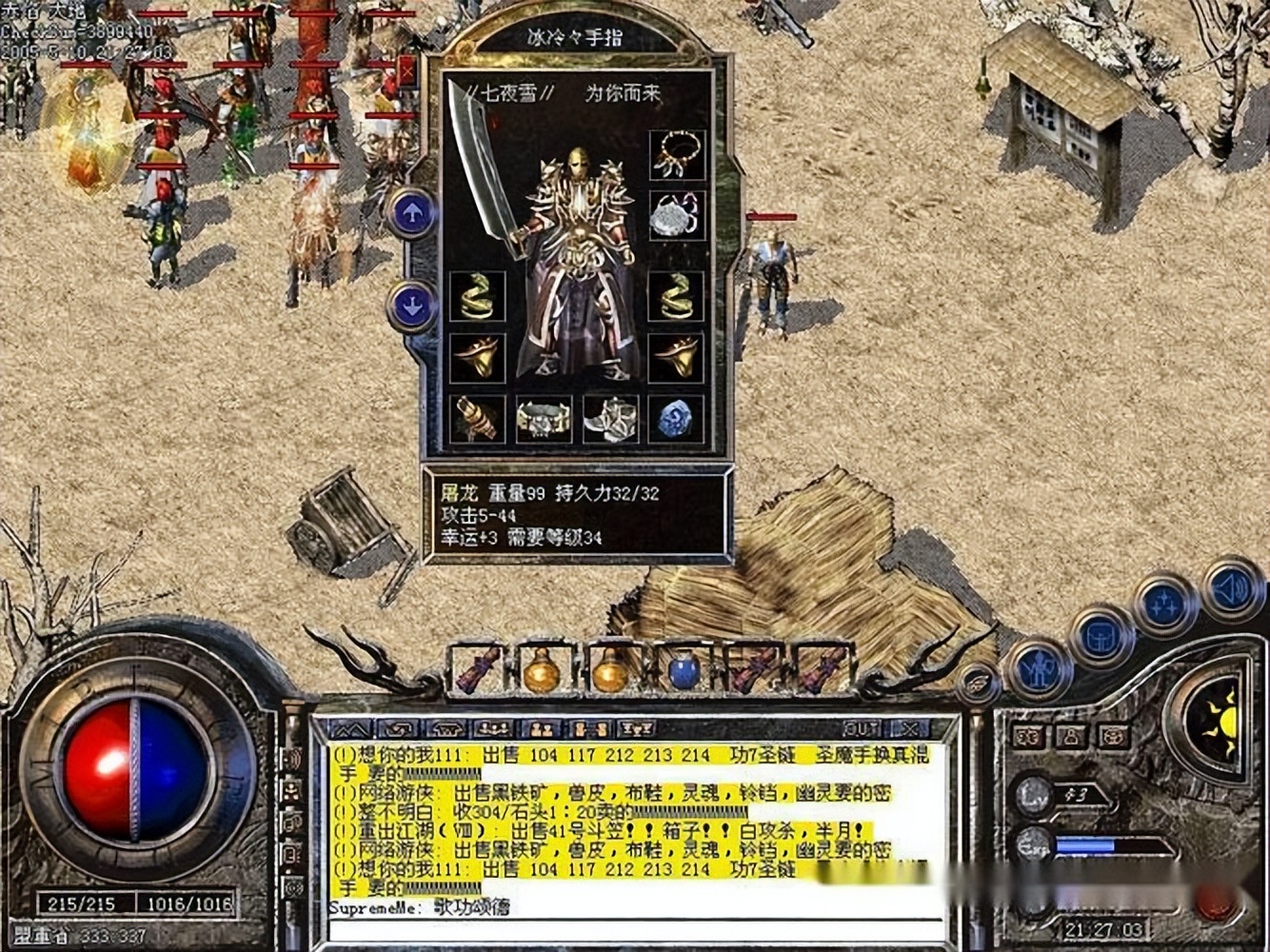Screen dimensions: 1270x952
Task: Use the blue mana potion in hotbar
Action: pyautogui.click(x=682, y=669)
